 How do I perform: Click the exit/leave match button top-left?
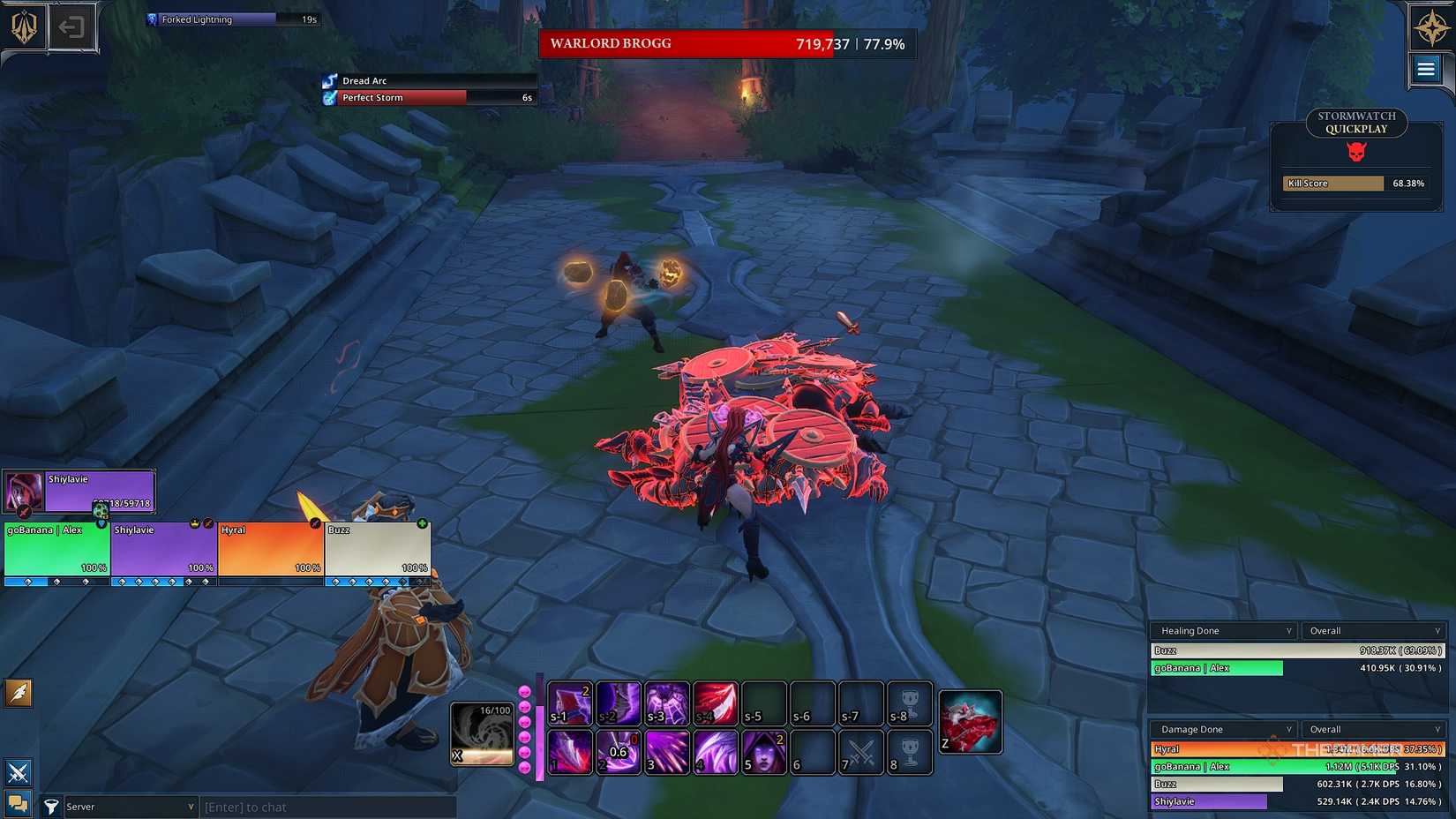73,26
